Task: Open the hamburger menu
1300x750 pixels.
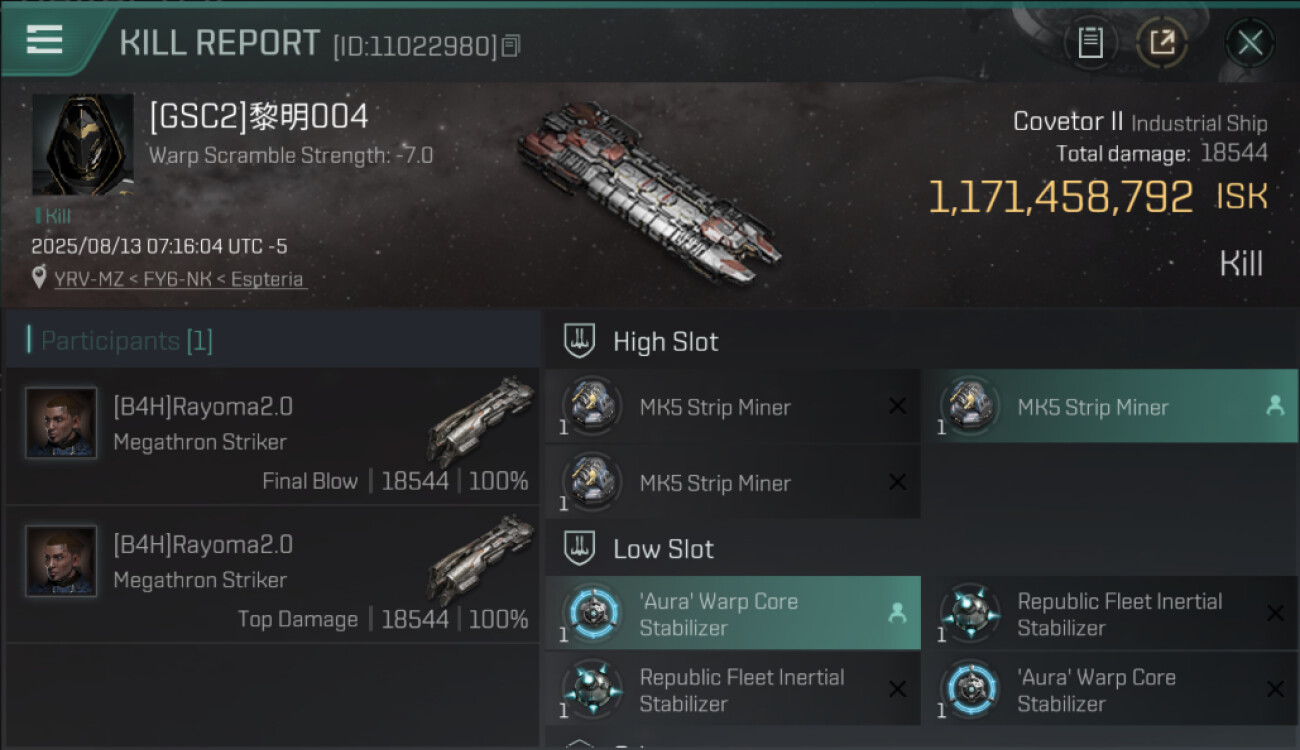Action: 45,40
